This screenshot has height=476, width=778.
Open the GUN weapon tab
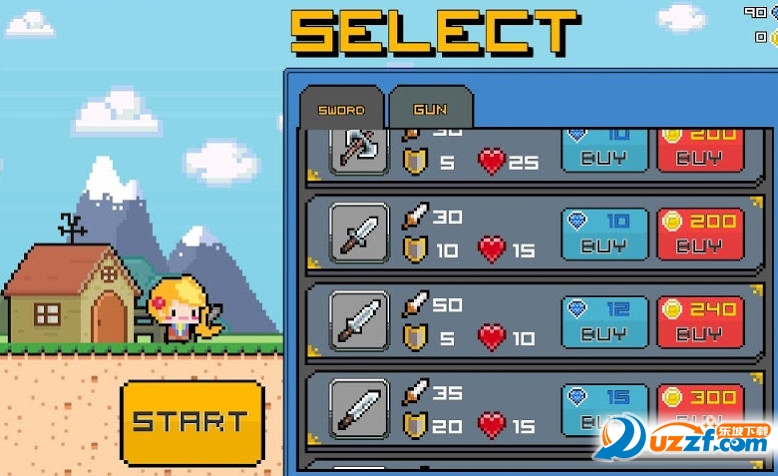click(430, 109)
